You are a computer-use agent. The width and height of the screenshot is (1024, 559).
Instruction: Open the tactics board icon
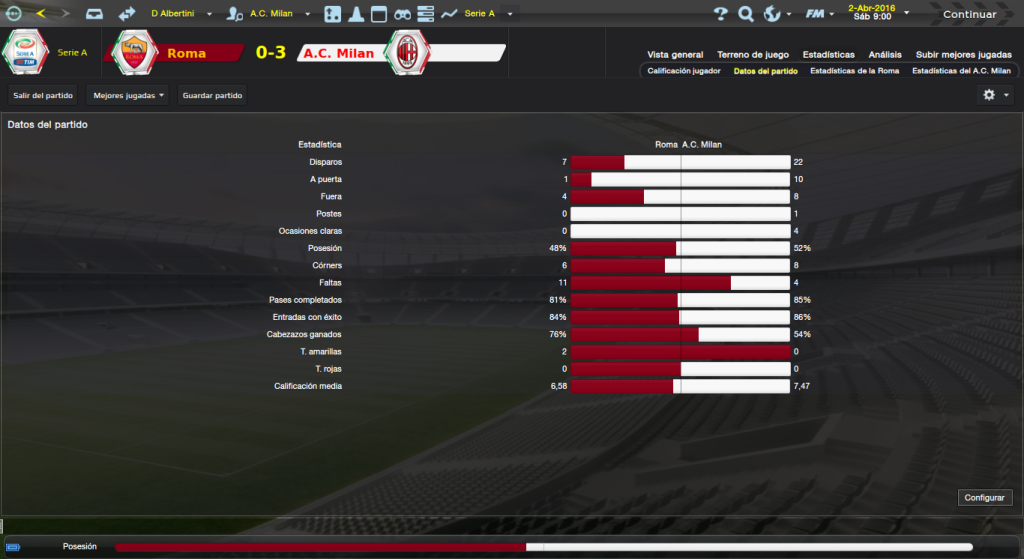pyautogui.click(x=332, y=14)
